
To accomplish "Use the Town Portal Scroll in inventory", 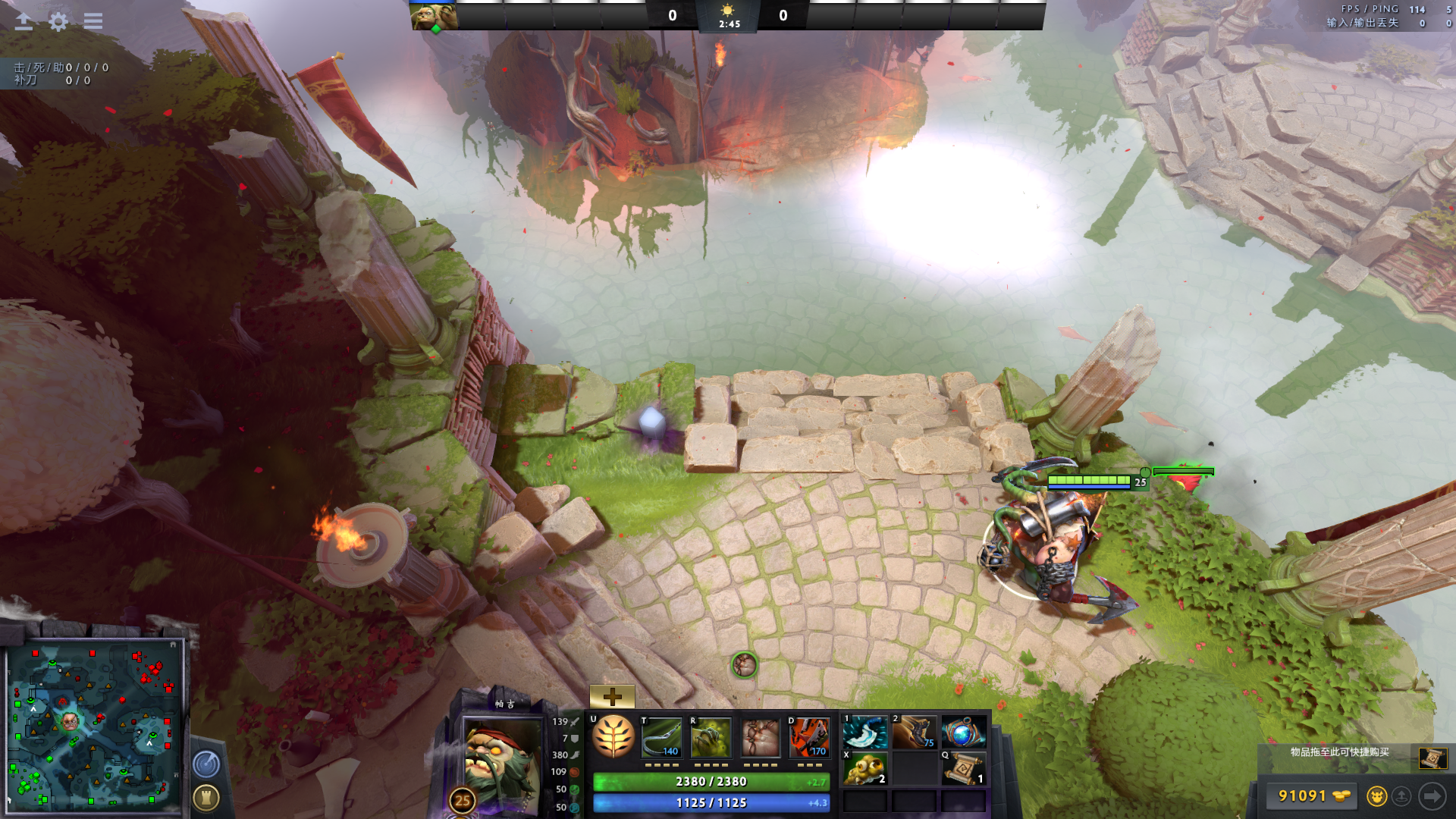I will [x=964, y=769].
